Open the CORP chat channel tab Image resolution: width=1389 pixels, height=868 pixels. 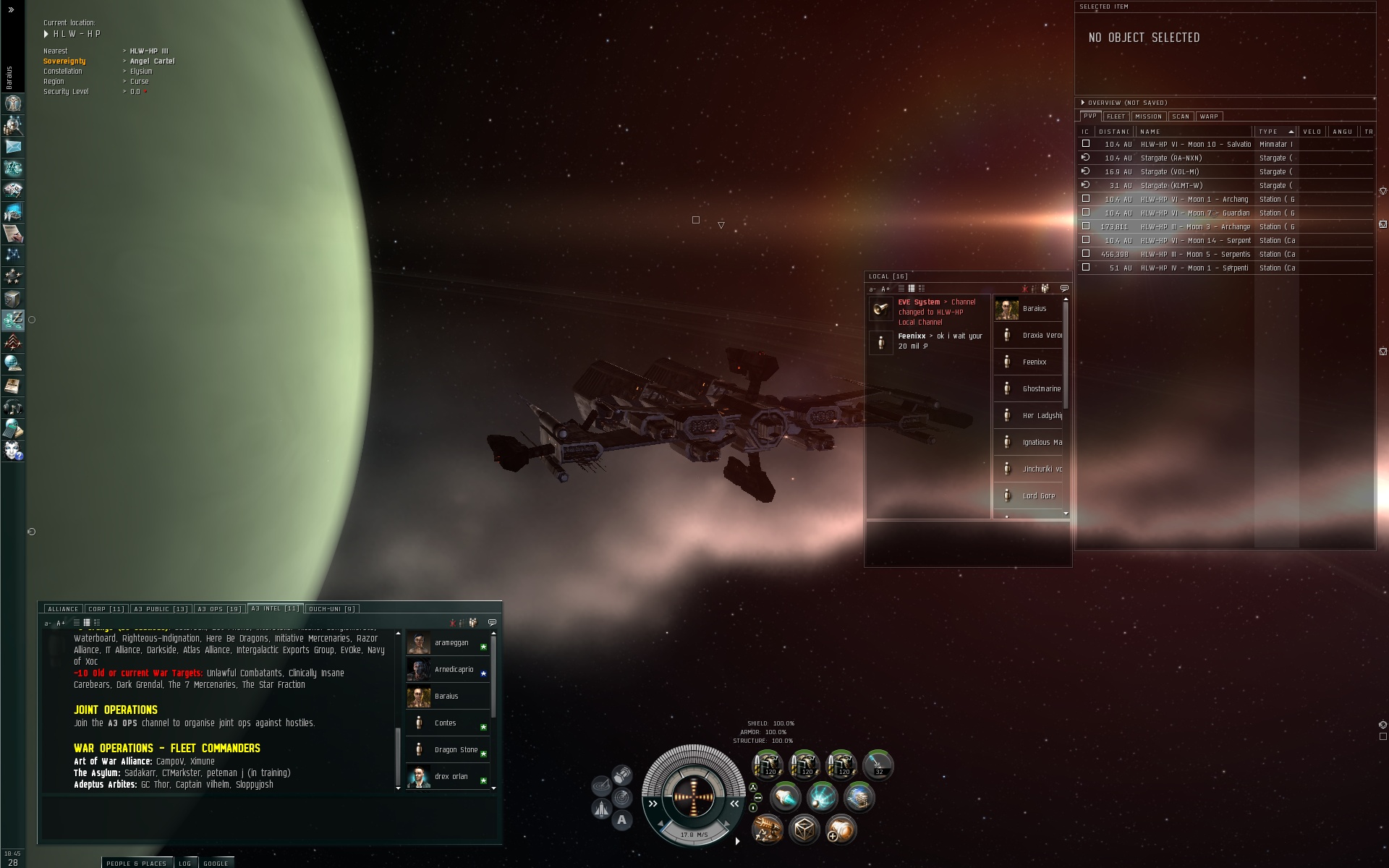tap(106, 609)
